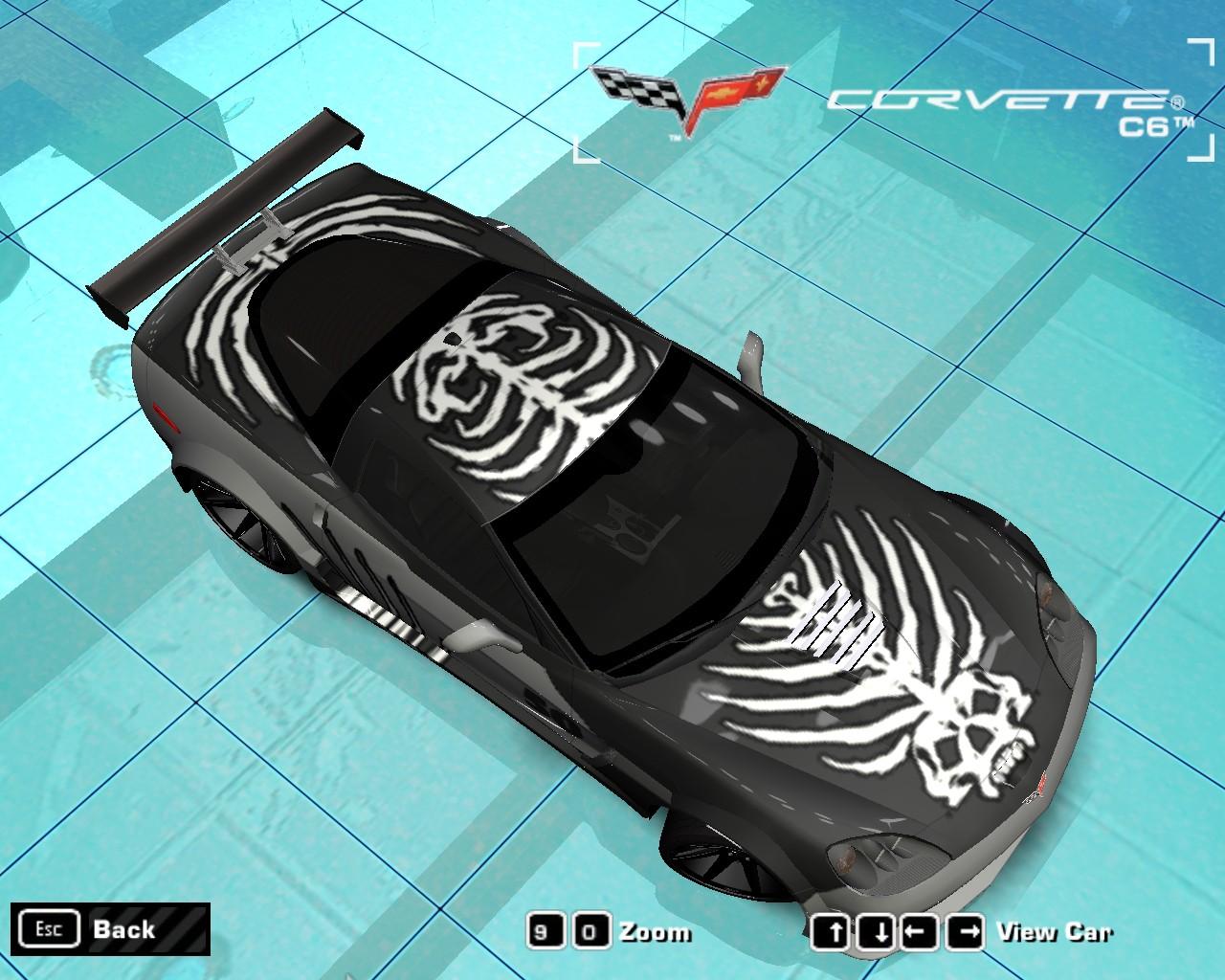Click the 9 key zoom icon
Viewport: 1225px width, 980px height.
[x=546, y=929]
